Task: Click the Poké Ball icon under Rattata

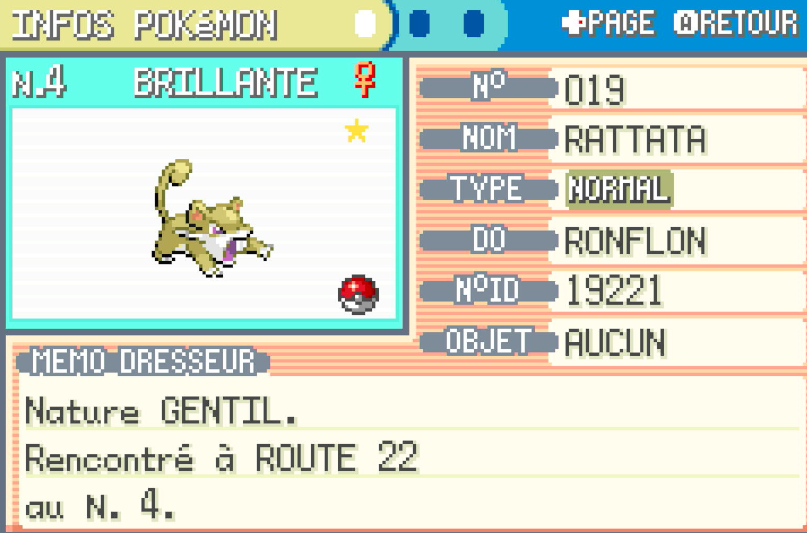Action: pyautogui.click(x=359, y=294)
